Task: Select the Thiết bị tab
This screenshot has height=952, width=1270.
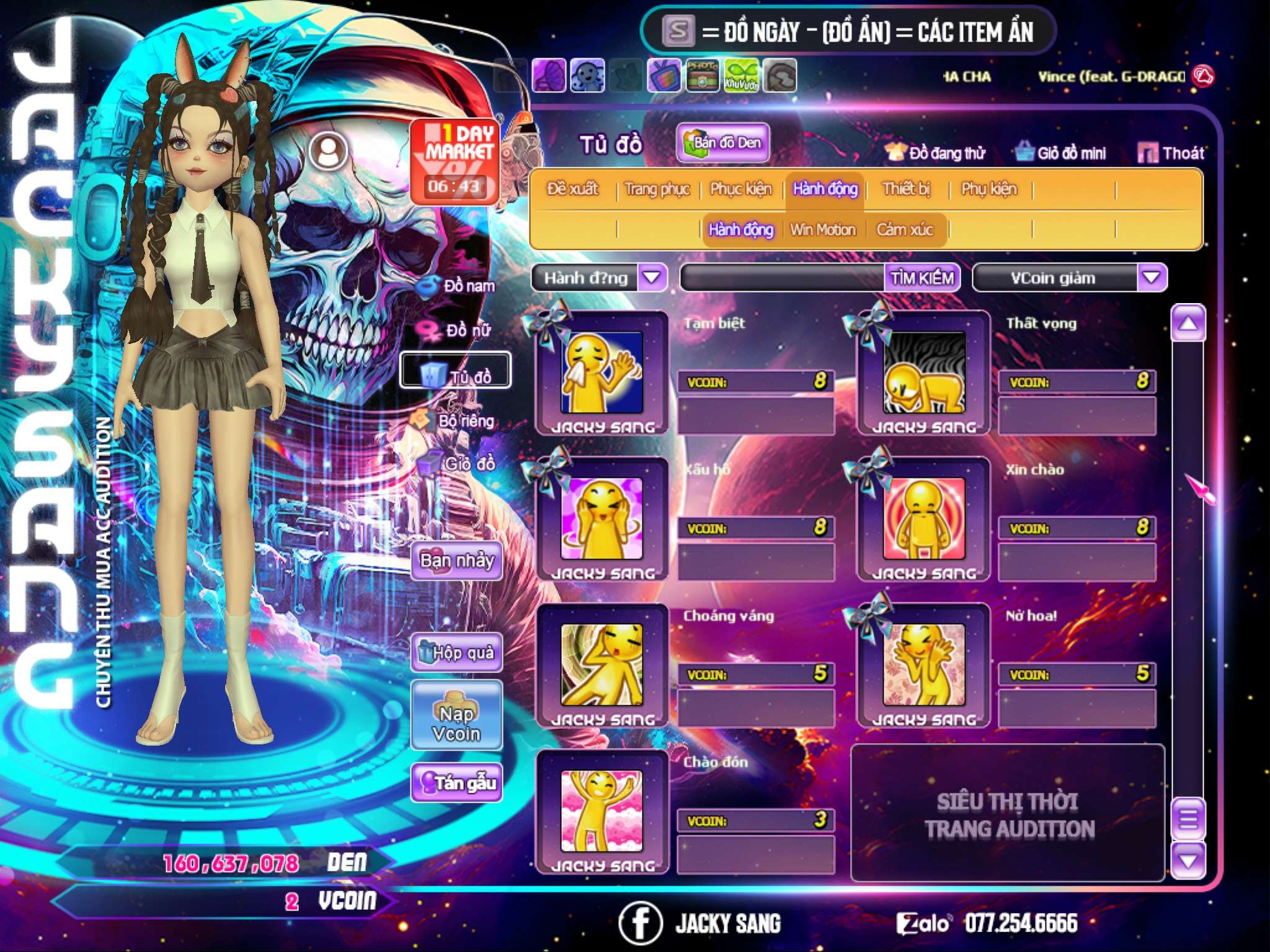Action: point(906,189)
